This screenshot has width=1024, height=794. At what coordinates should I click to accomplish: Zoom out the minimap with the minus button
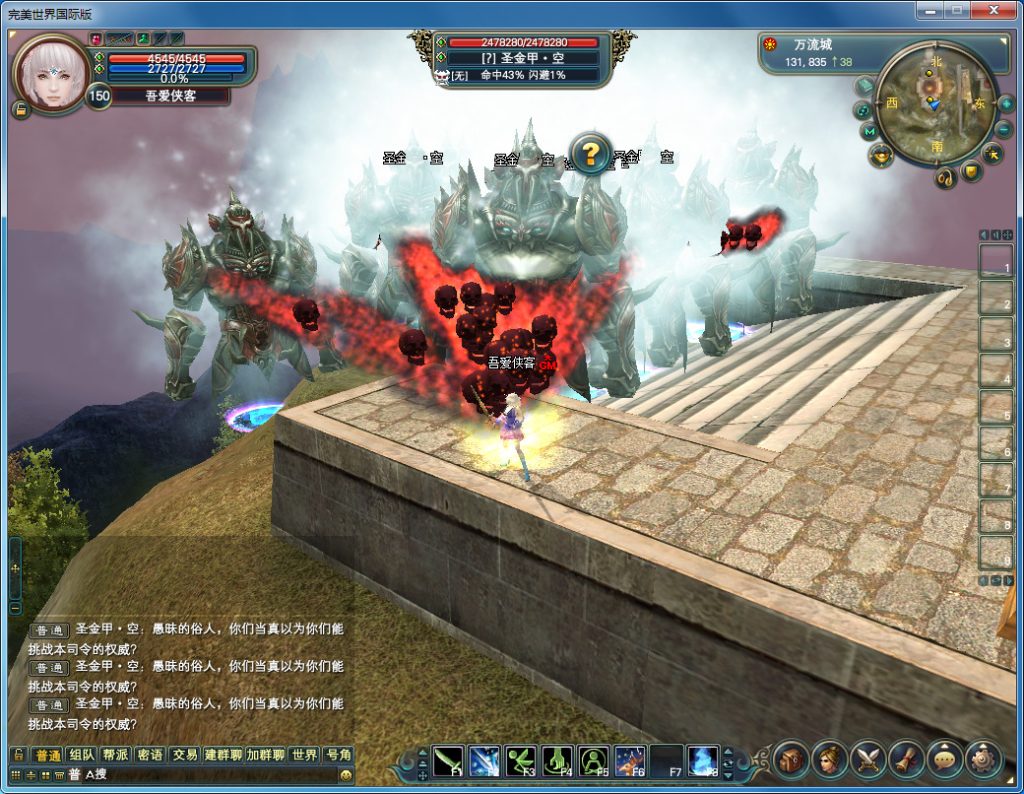[x=1004, y=129]
